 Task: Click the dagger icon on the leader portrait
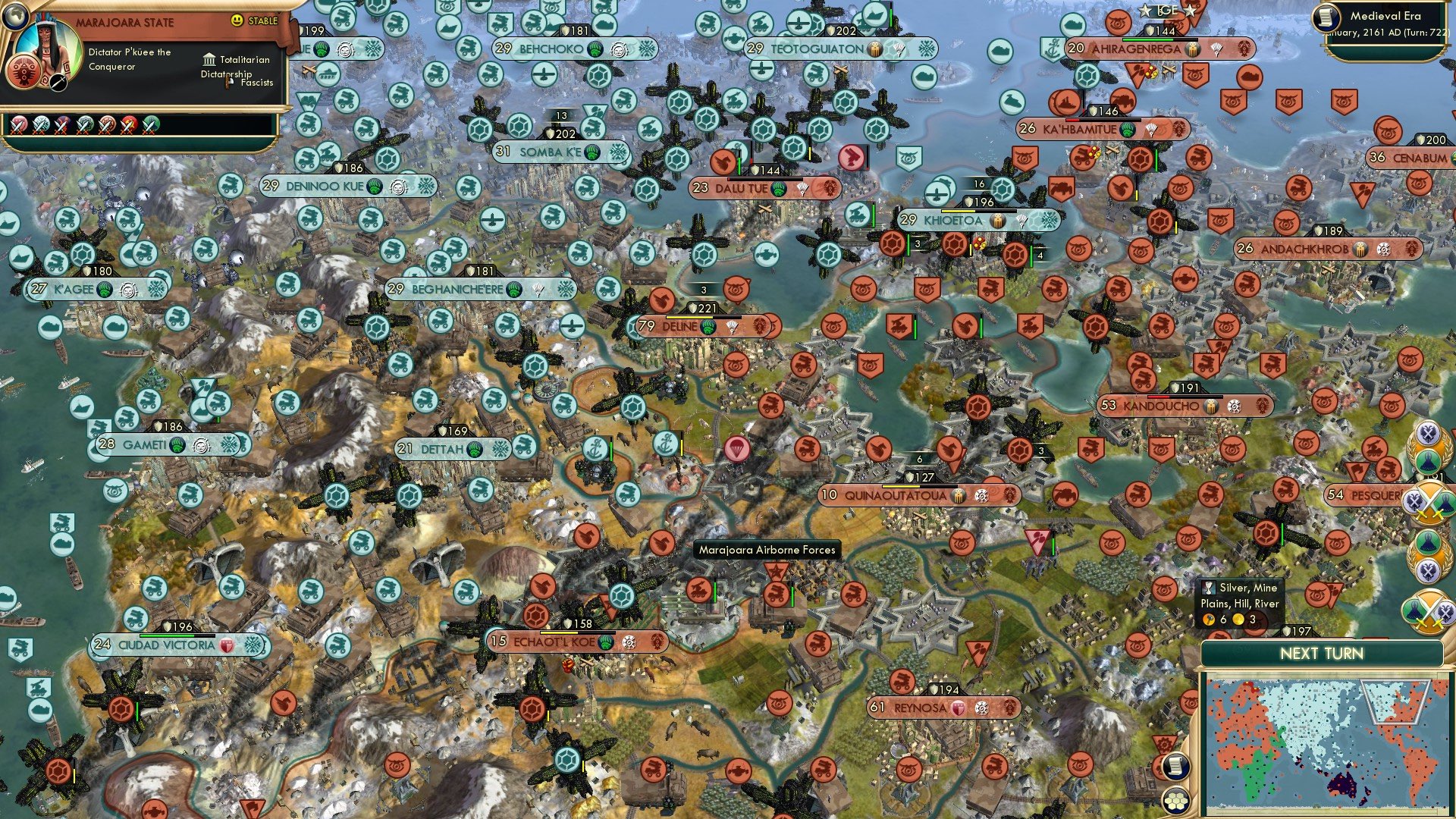[58, 82]
